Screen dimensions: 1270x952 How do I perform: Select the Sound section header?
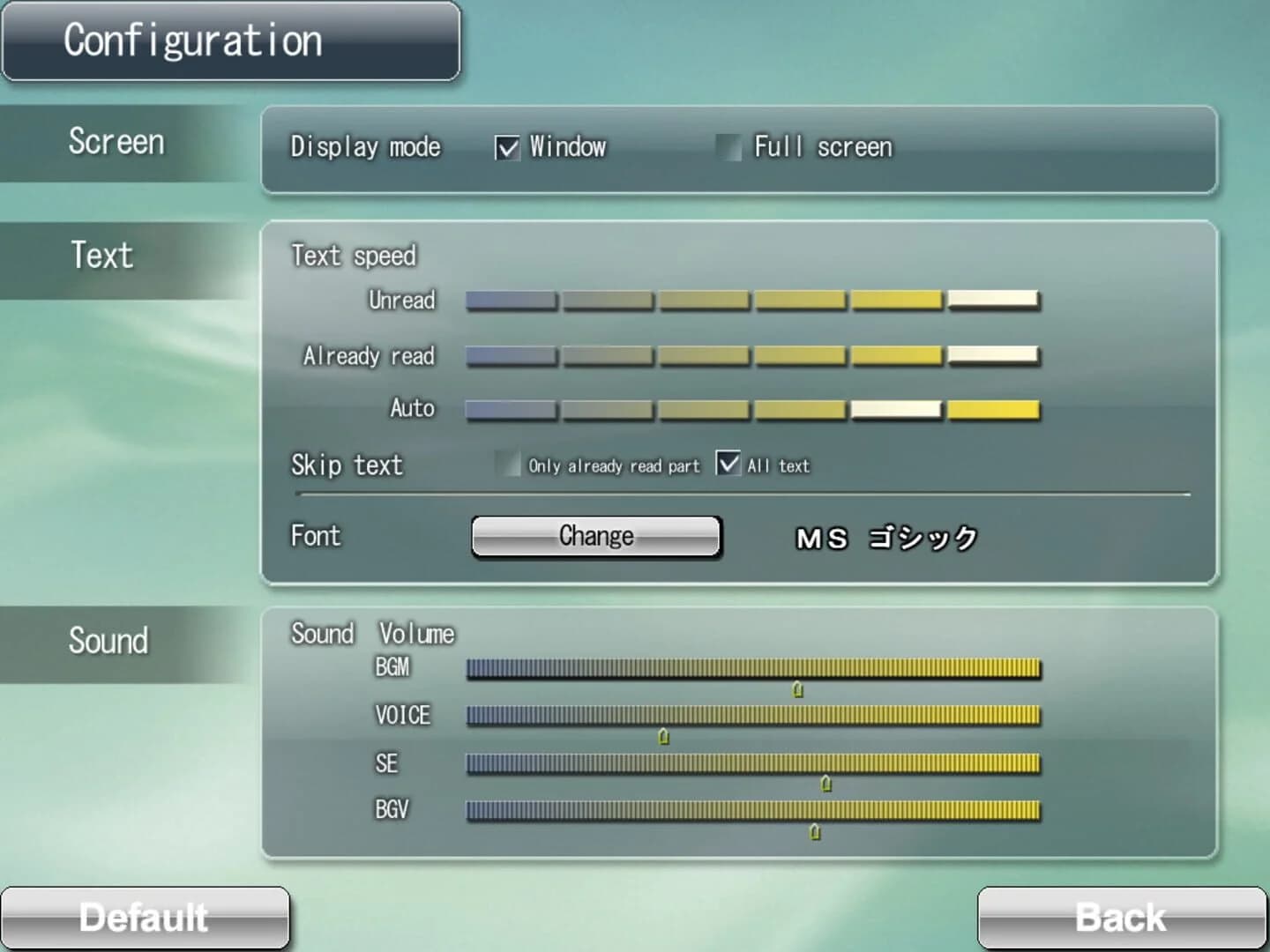click(x=108, y=641)
